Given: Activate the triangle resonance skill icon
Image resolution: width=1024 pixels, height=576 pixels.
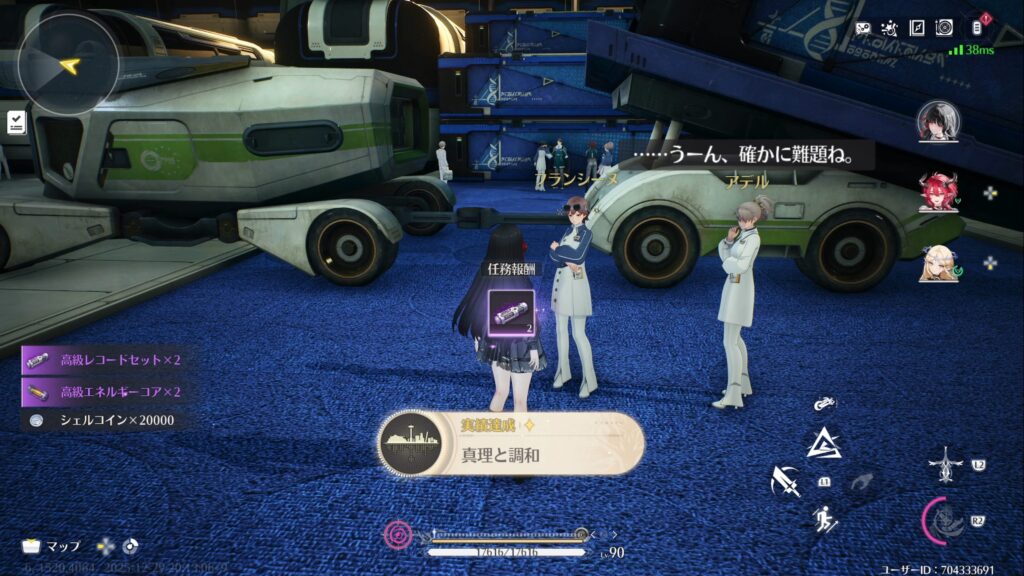Looking at the screenshot, I should 825,442.
